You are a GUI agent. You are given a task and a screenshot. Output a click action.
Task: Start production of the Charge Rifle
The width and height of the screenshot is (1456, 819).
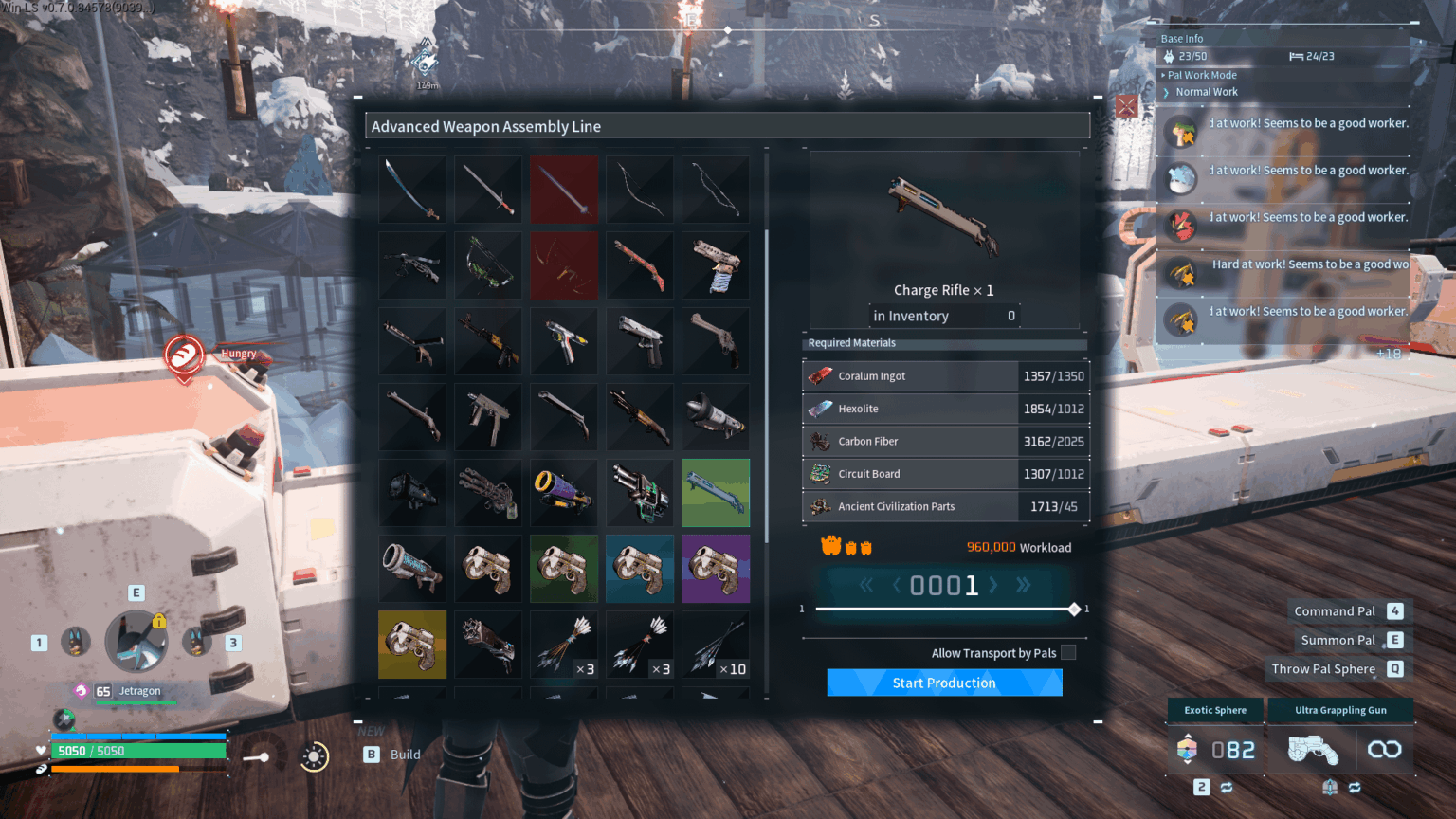coord(944,682)
